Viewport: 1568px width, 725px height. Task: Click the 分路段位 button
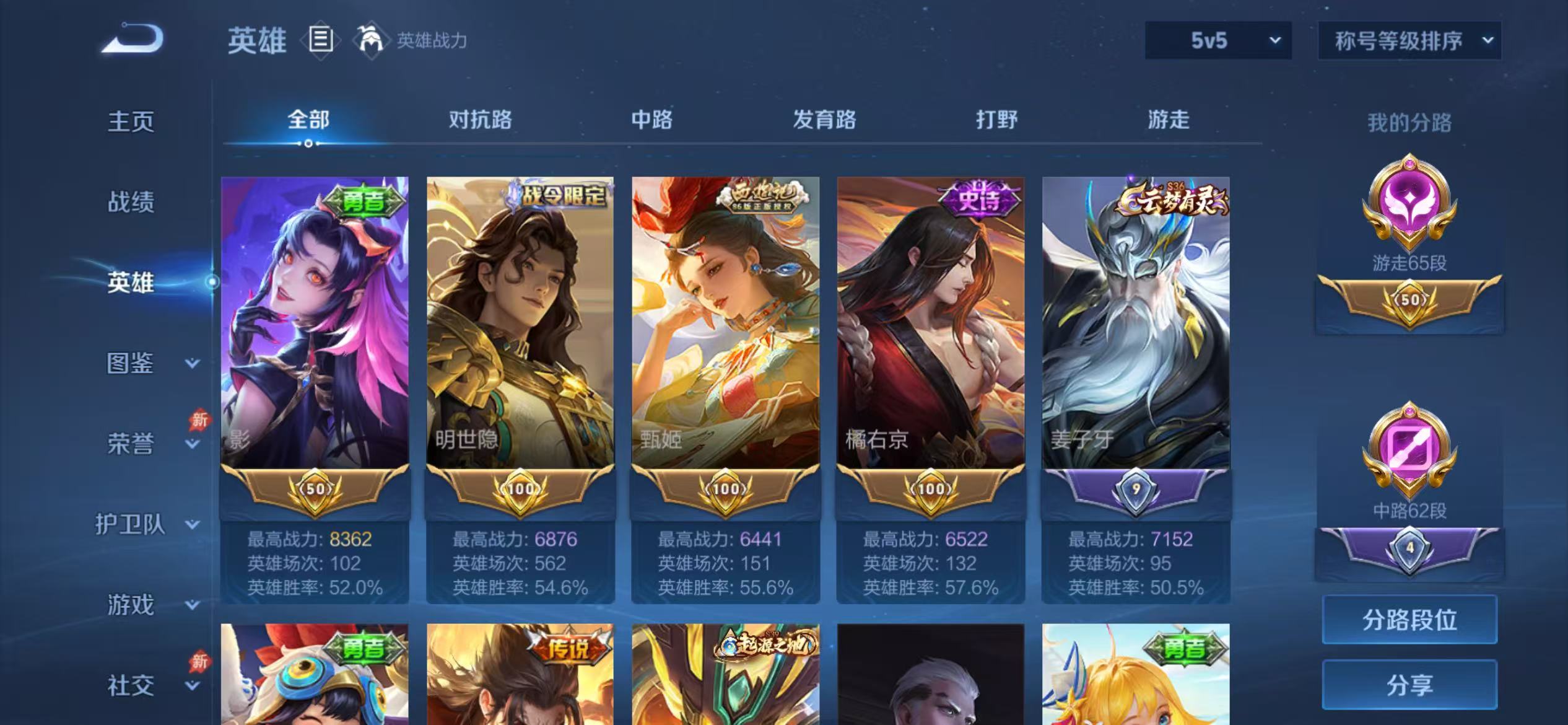click(1410, 618)
